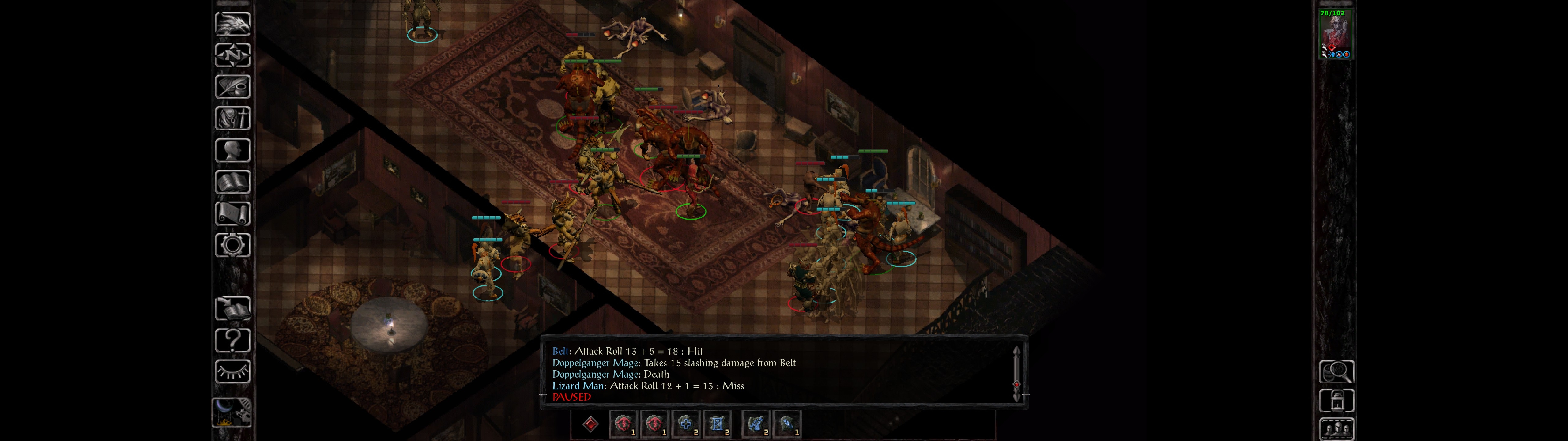Open the mage spellbook
The height and width of the screenshot is (441, 1568).
[x=232, y=182]
